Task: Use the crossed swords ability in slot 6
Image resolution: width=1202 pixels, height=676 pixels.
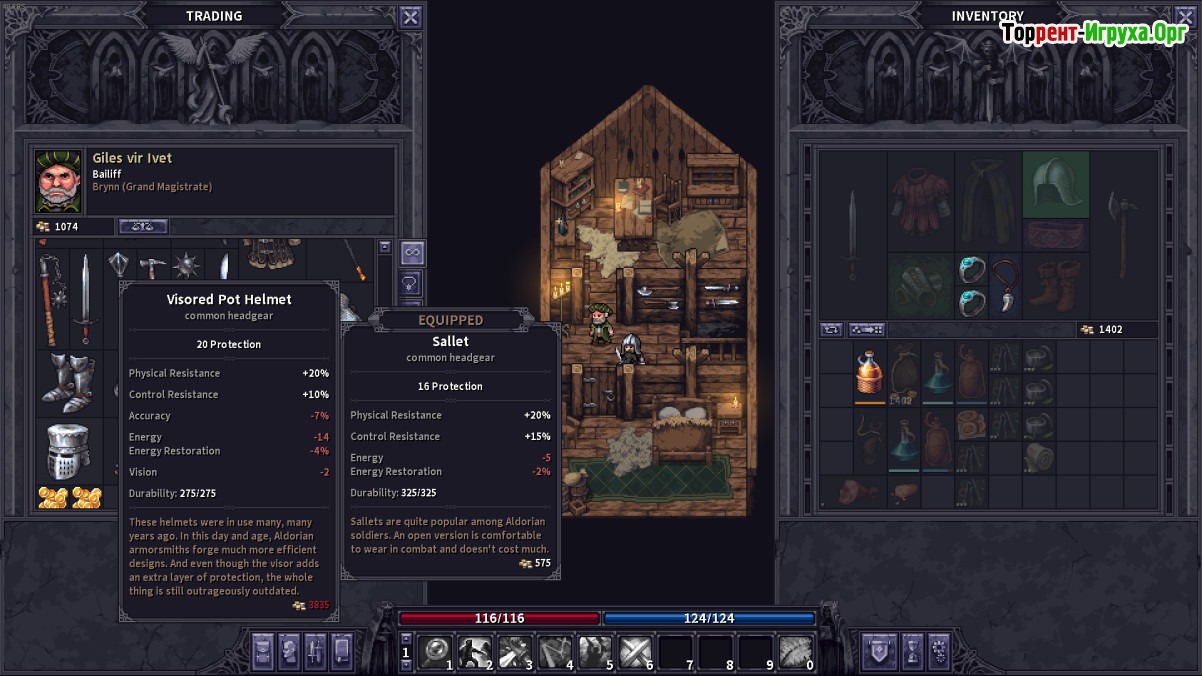Action: (635, 652)
